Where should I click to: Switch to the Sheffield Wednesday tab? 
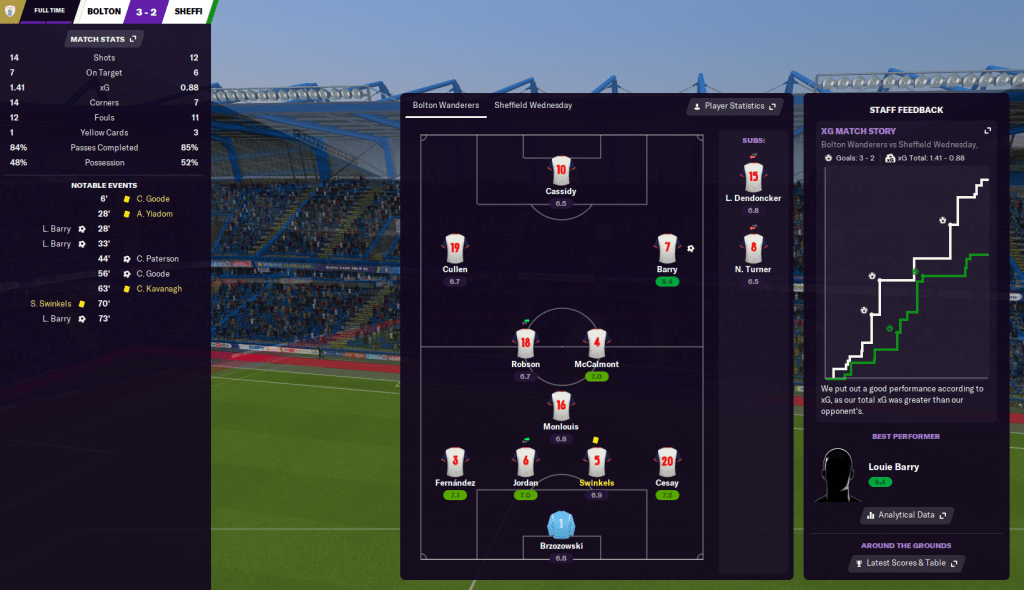click(532, 105)
